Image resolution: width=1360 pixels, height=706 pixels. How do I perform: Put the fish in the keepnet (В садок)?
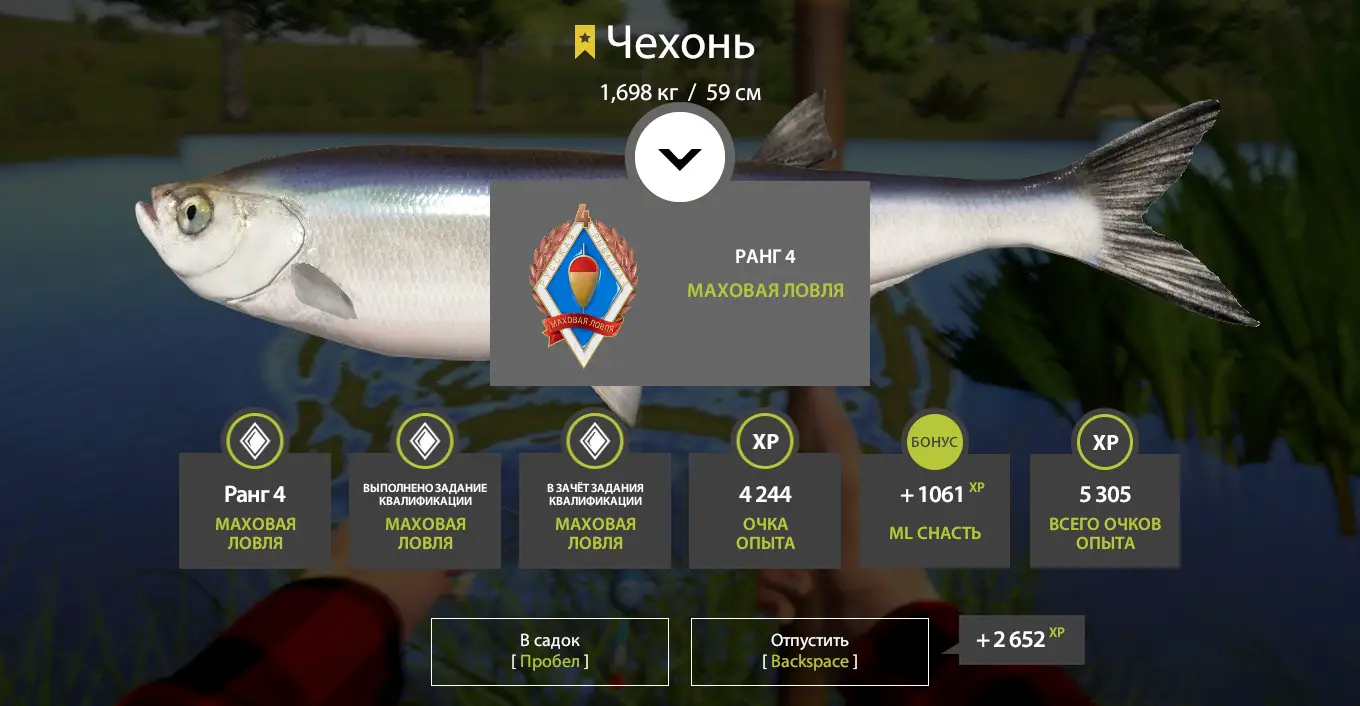click(x=549, y=651)
